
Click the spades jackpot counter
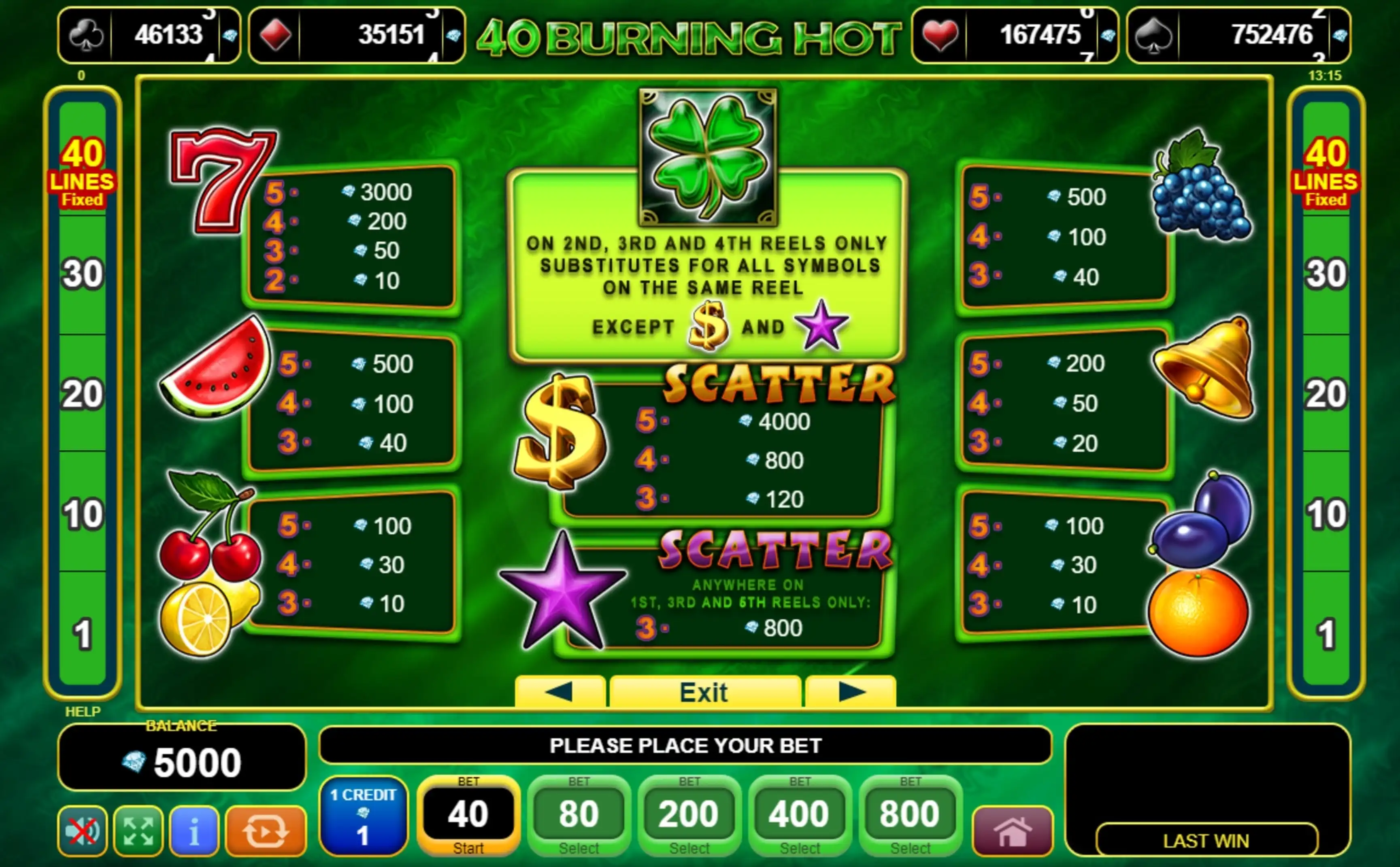1238,35
